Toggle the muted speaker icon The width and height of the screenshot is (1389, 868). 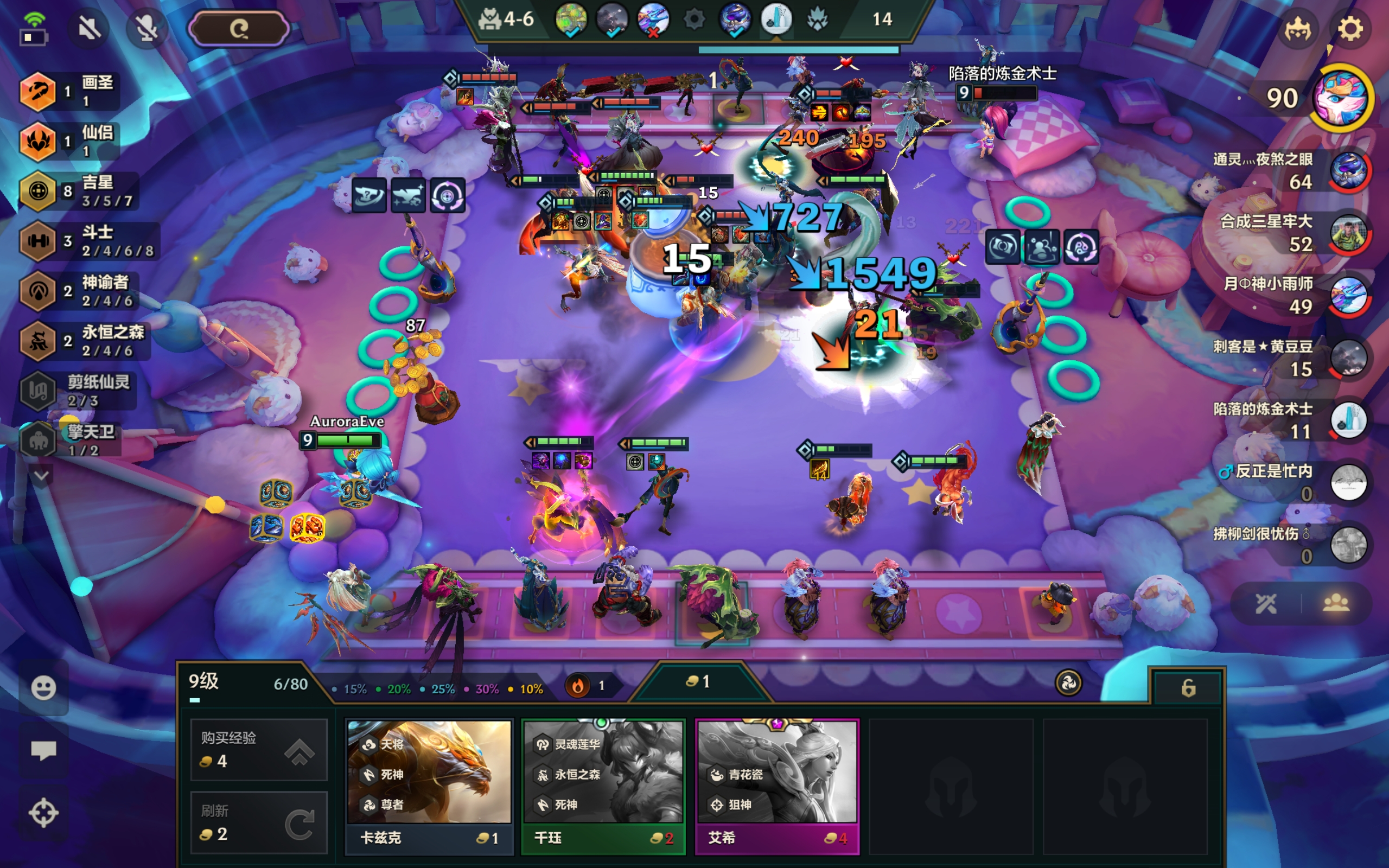90,28
